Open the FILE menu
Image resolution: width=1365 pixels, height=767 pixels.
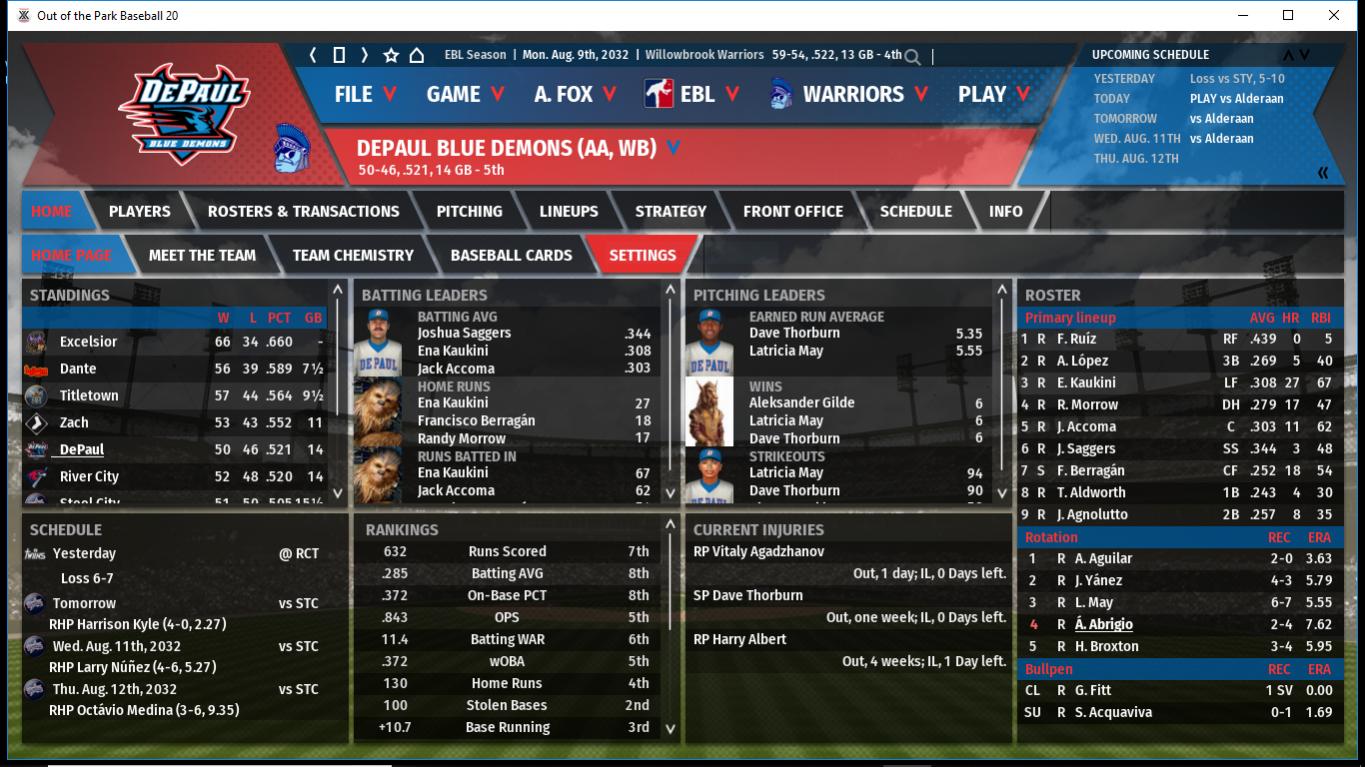coord(365,94)
